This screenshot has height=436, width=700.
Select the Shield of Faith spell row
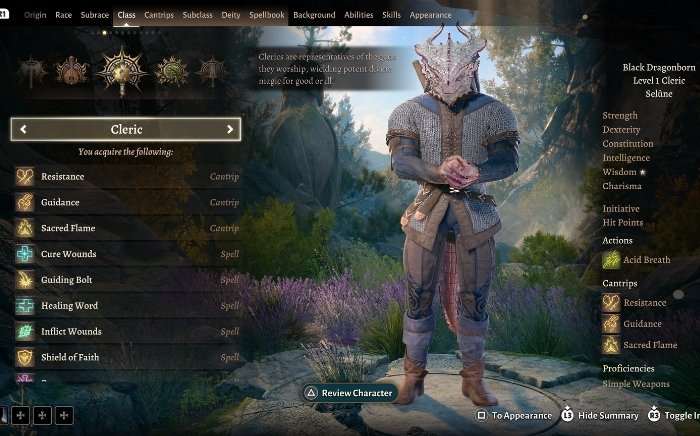126,357
